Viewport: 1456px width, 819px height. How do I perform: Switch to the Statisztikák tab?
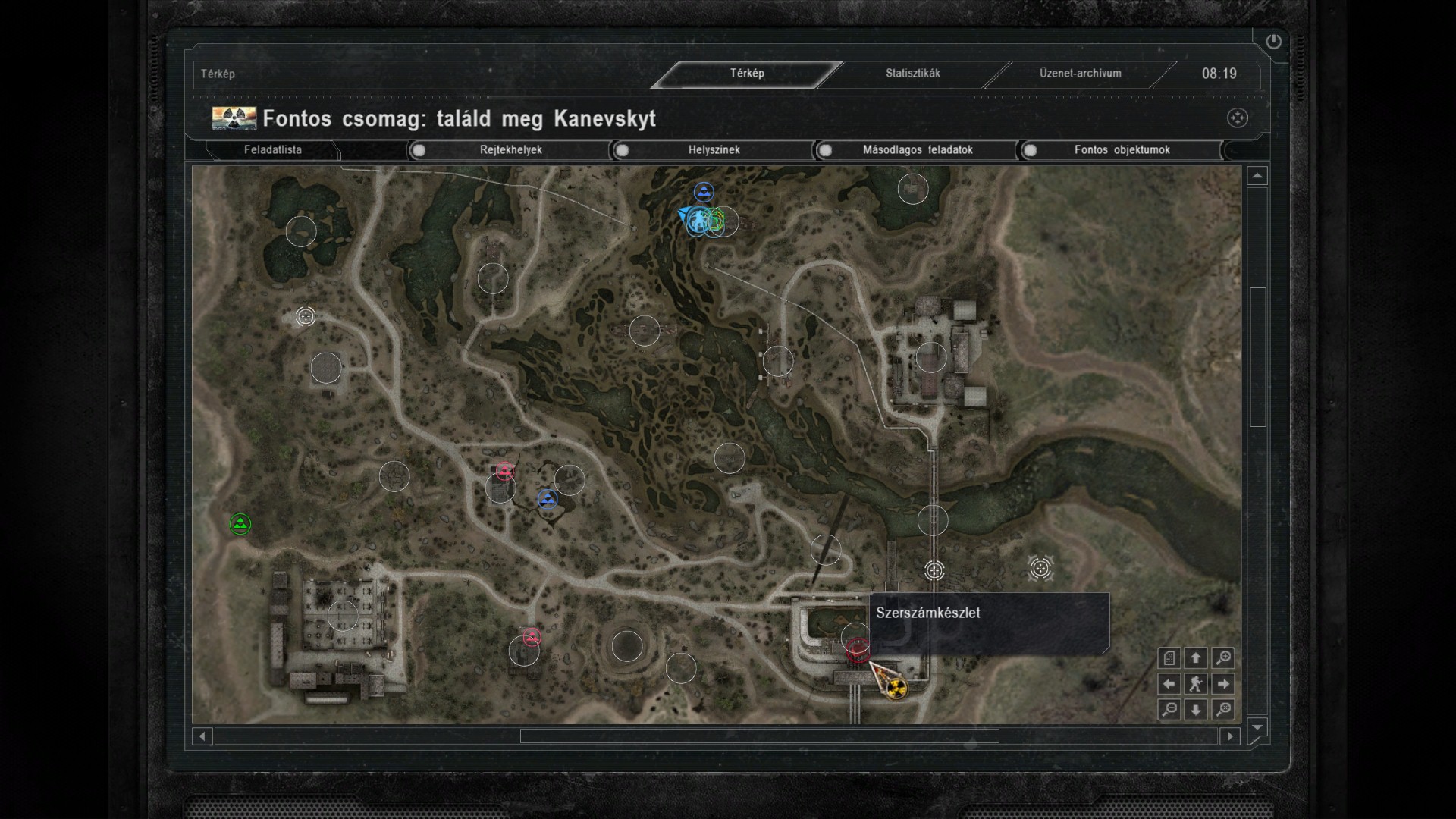[x=912, y=74]
